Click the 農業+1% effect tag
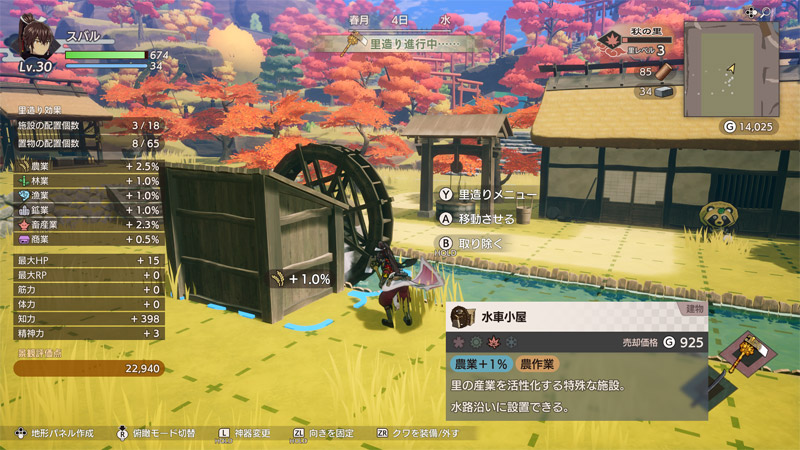Screen dimensions: 800x450 coord(479,364)
